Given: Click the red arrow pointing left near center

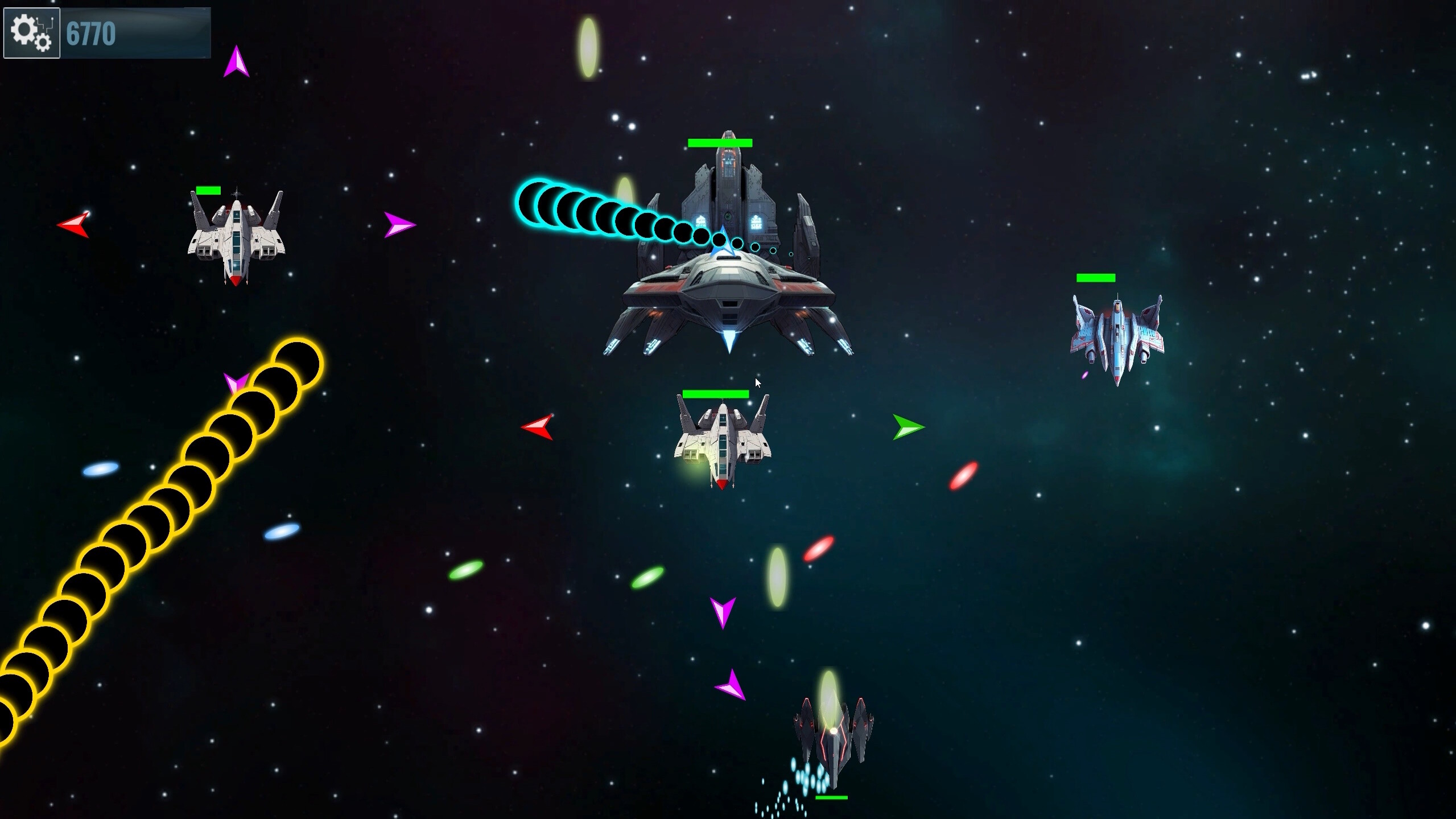Looking at the screenshot, I should 537,427.
